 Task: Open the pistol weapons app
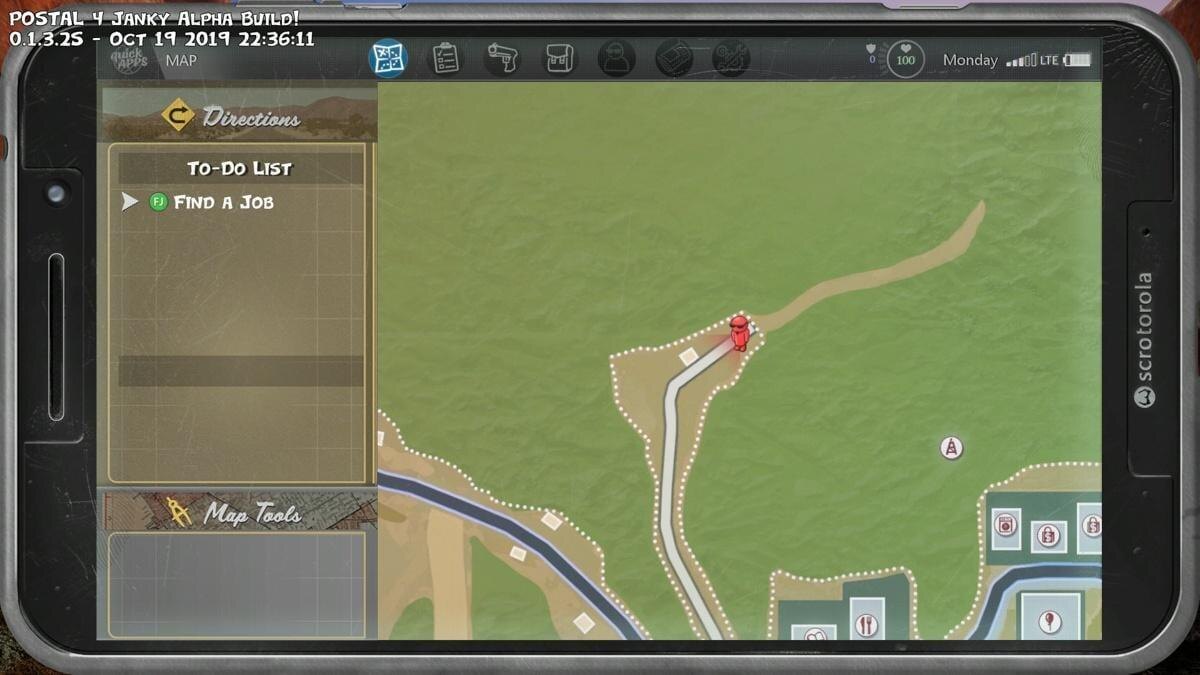tap(502, 58)
